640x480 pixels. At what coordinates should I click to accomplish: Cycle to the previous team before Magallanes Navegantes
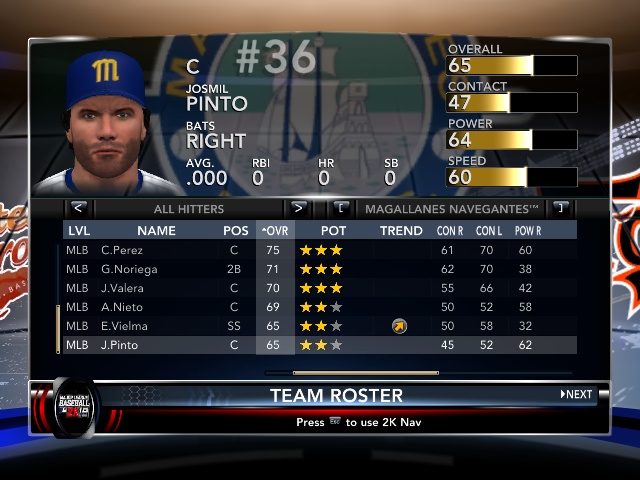[x=342, y=209]
